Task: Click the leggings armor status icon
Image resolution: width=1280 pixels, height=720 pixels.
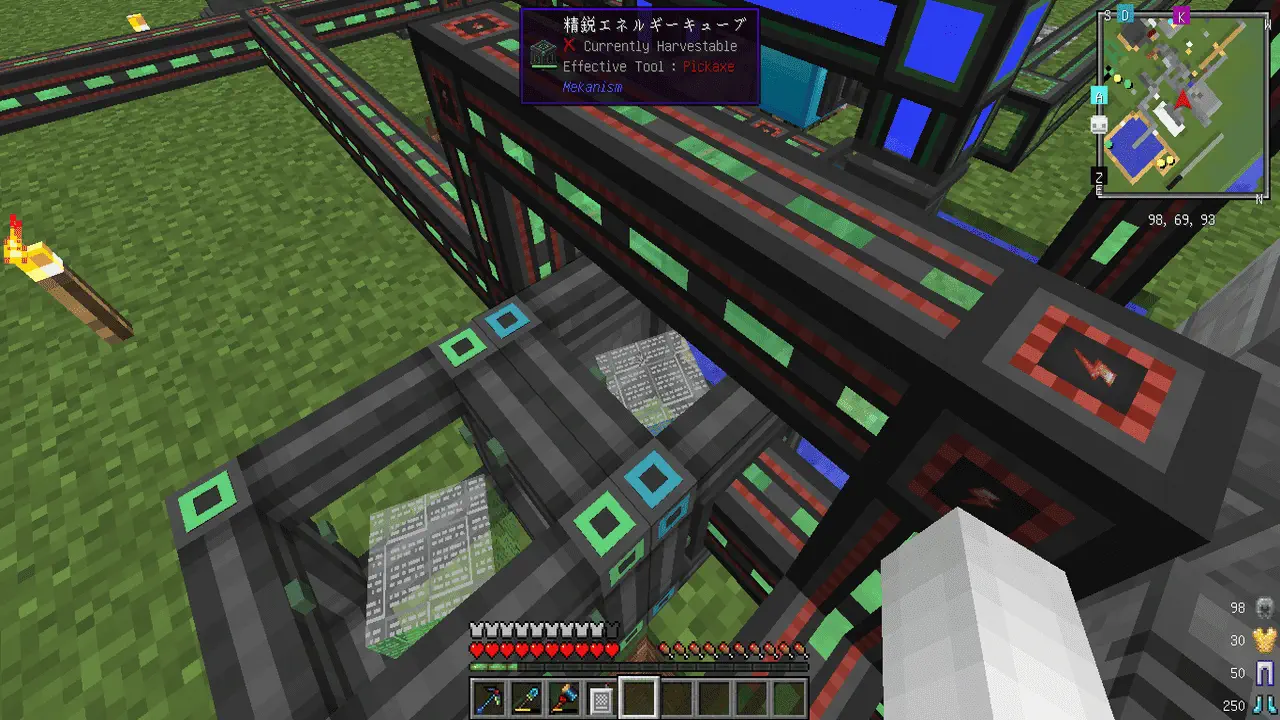Action: [x=1266, y=673]
